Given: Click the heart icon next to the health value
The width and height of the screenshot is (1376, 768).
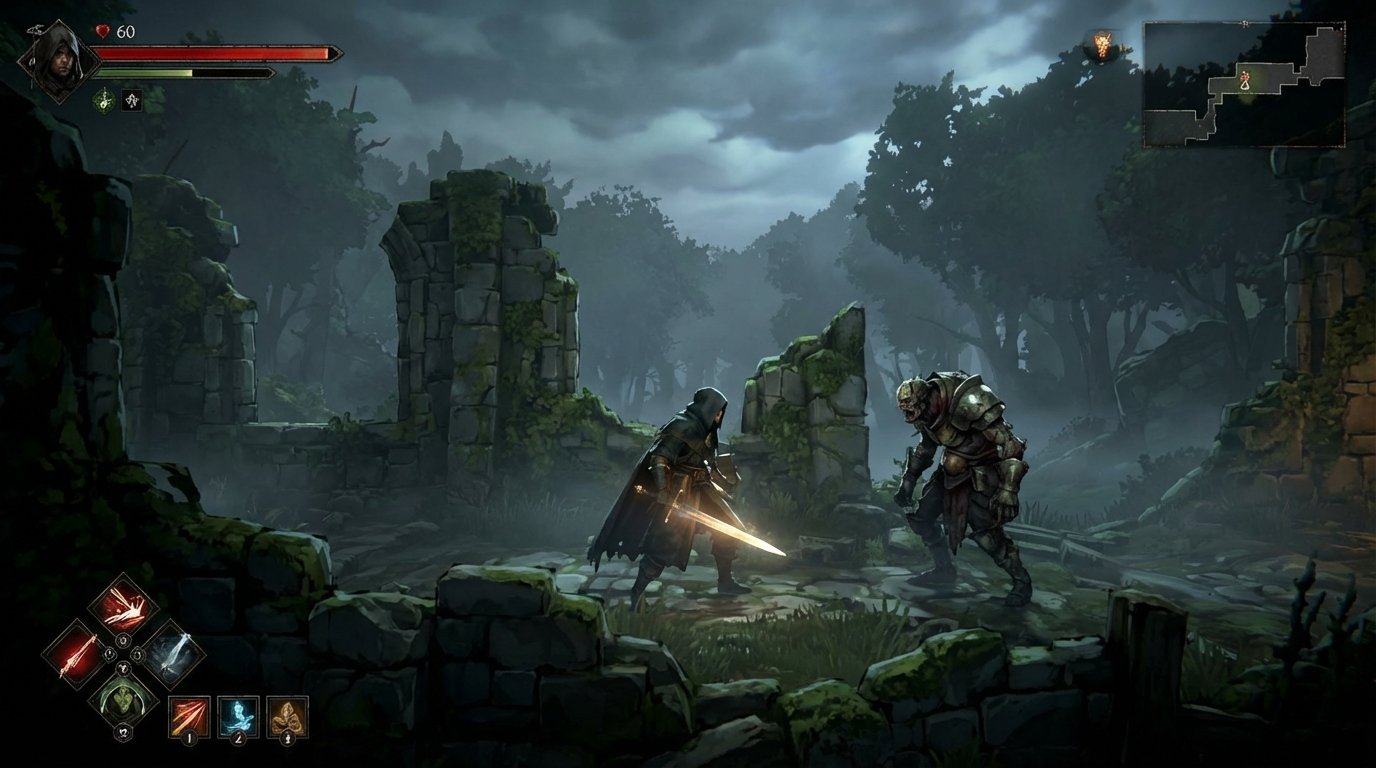Looking at the screenshot, I should click(102, 32).
